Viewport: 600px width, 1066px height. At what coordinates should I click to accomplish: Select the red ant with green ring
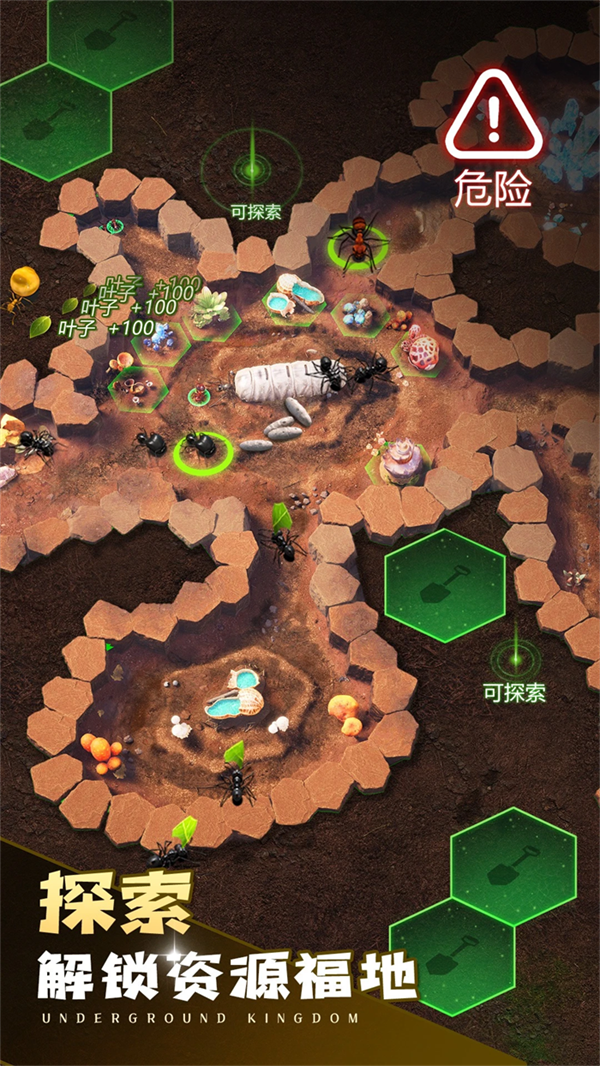click(355, 241)
